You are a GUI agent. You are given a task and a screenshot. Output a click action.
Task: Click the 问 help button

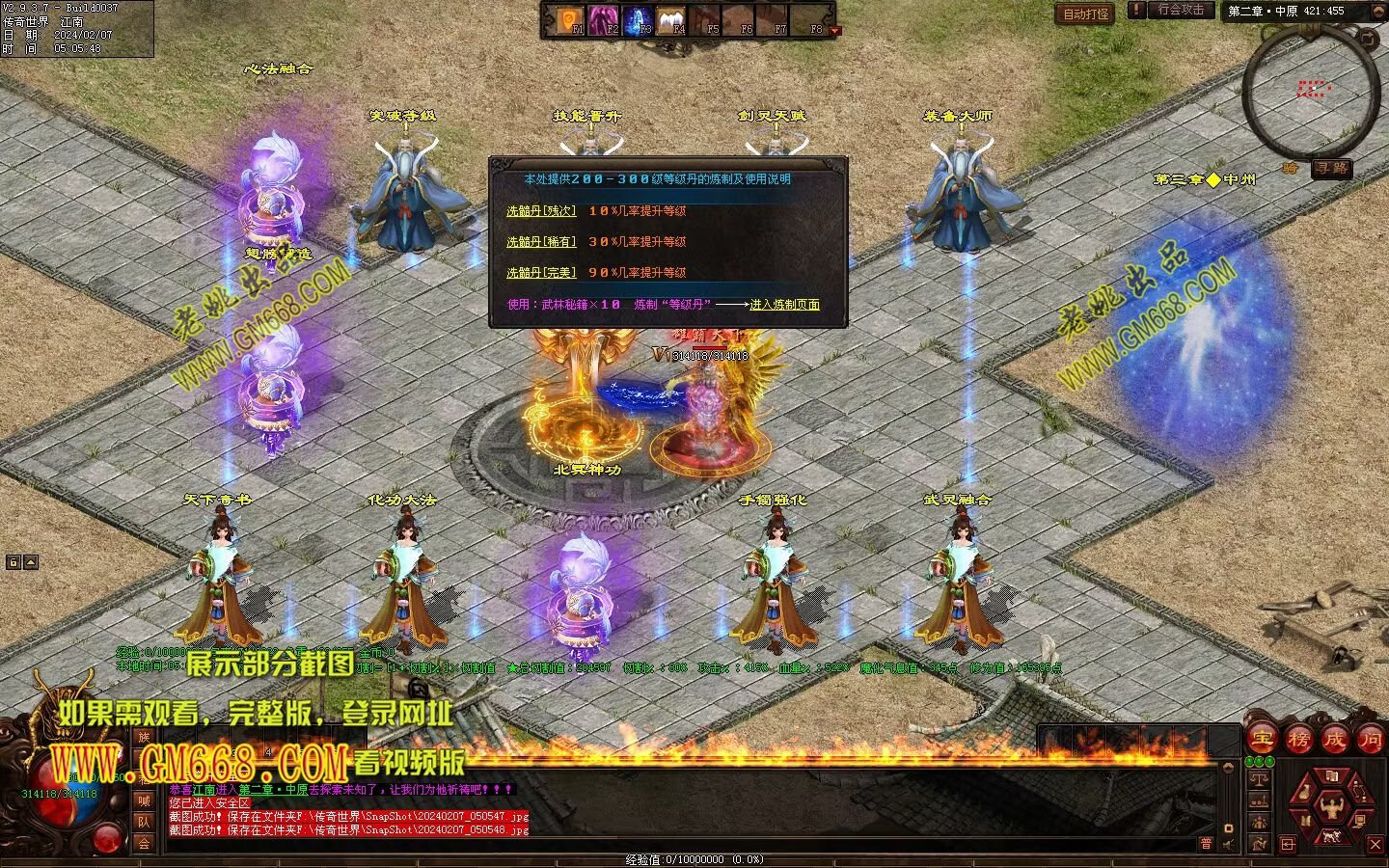(1370, 740)
